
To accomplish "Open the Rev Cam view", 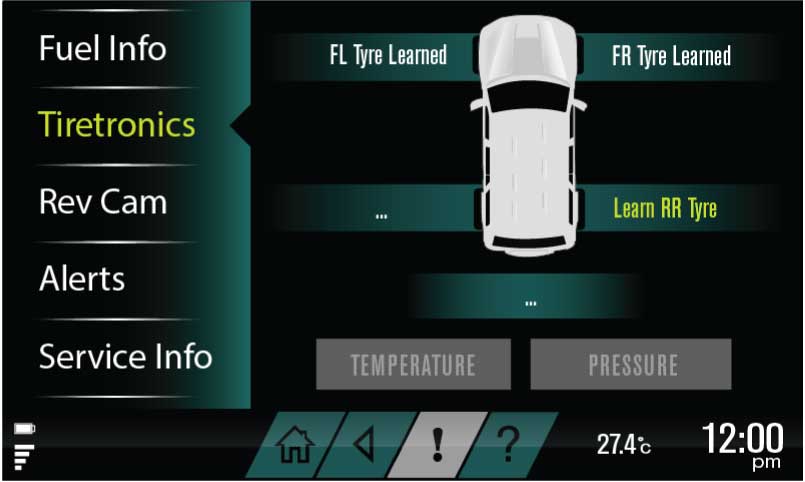I will click(x=102, y=202).
